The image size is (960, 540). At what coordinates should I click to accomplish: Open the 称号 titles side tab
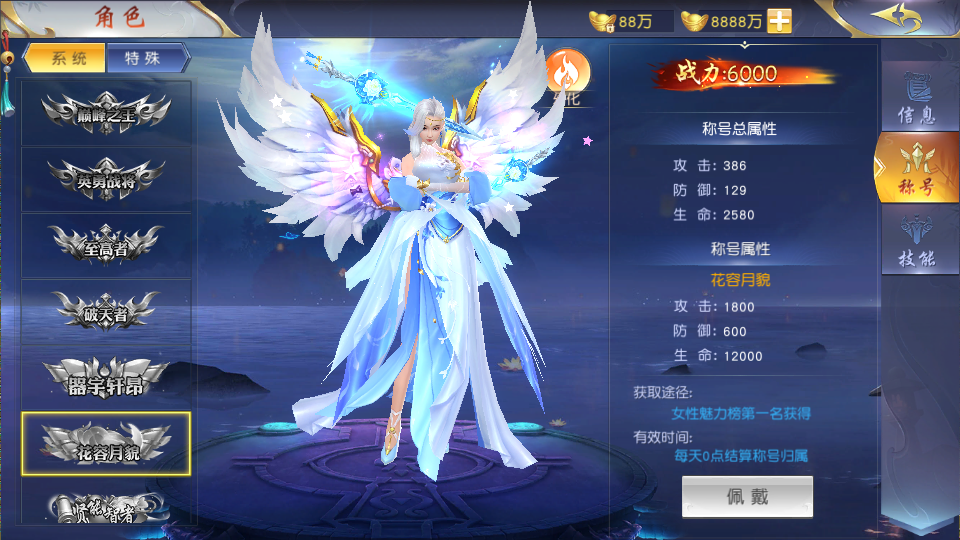(x=916, y=170)
